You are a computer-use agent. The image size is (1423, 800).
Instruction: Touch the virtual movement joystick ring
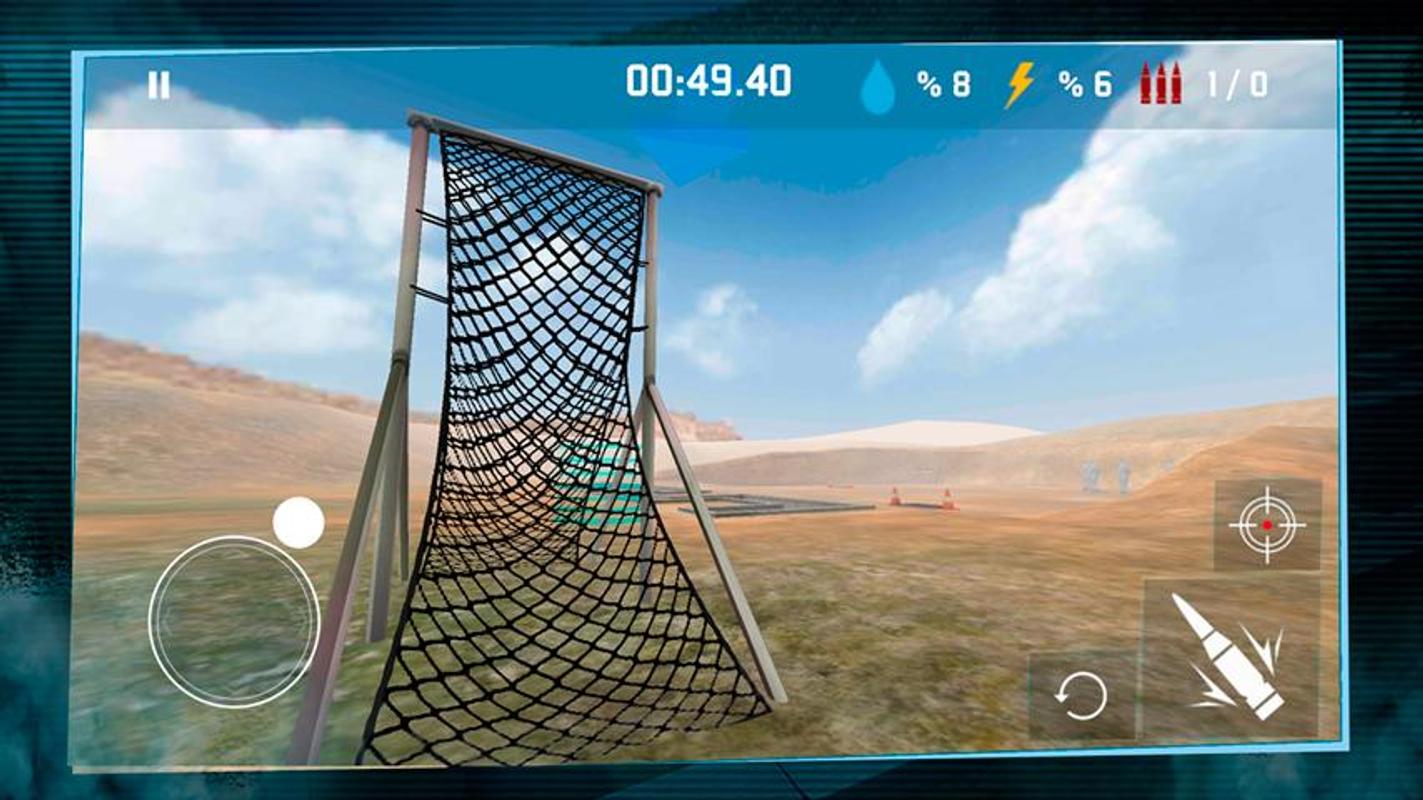coord(234,621)
